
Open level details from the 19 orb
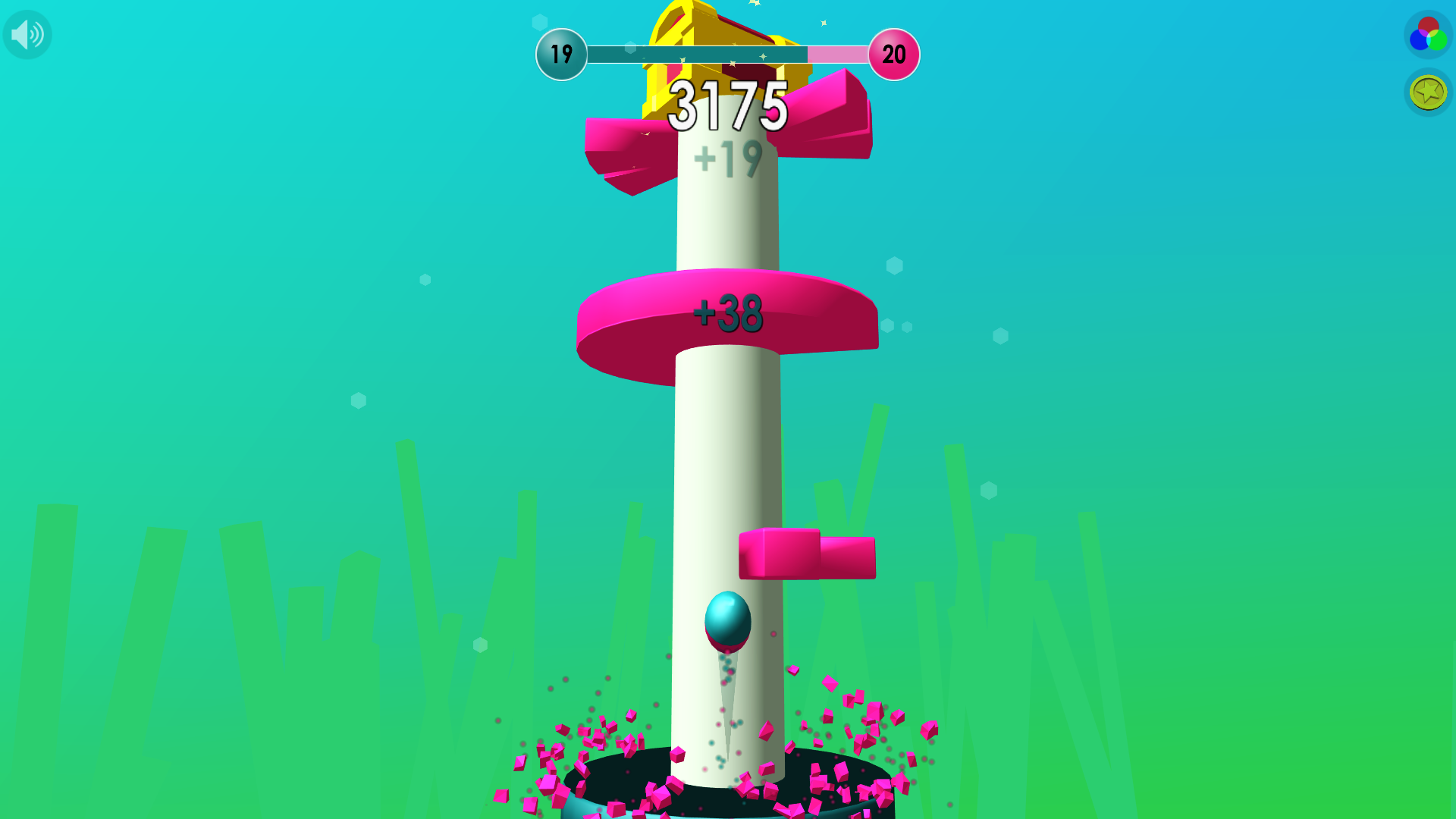562,54
